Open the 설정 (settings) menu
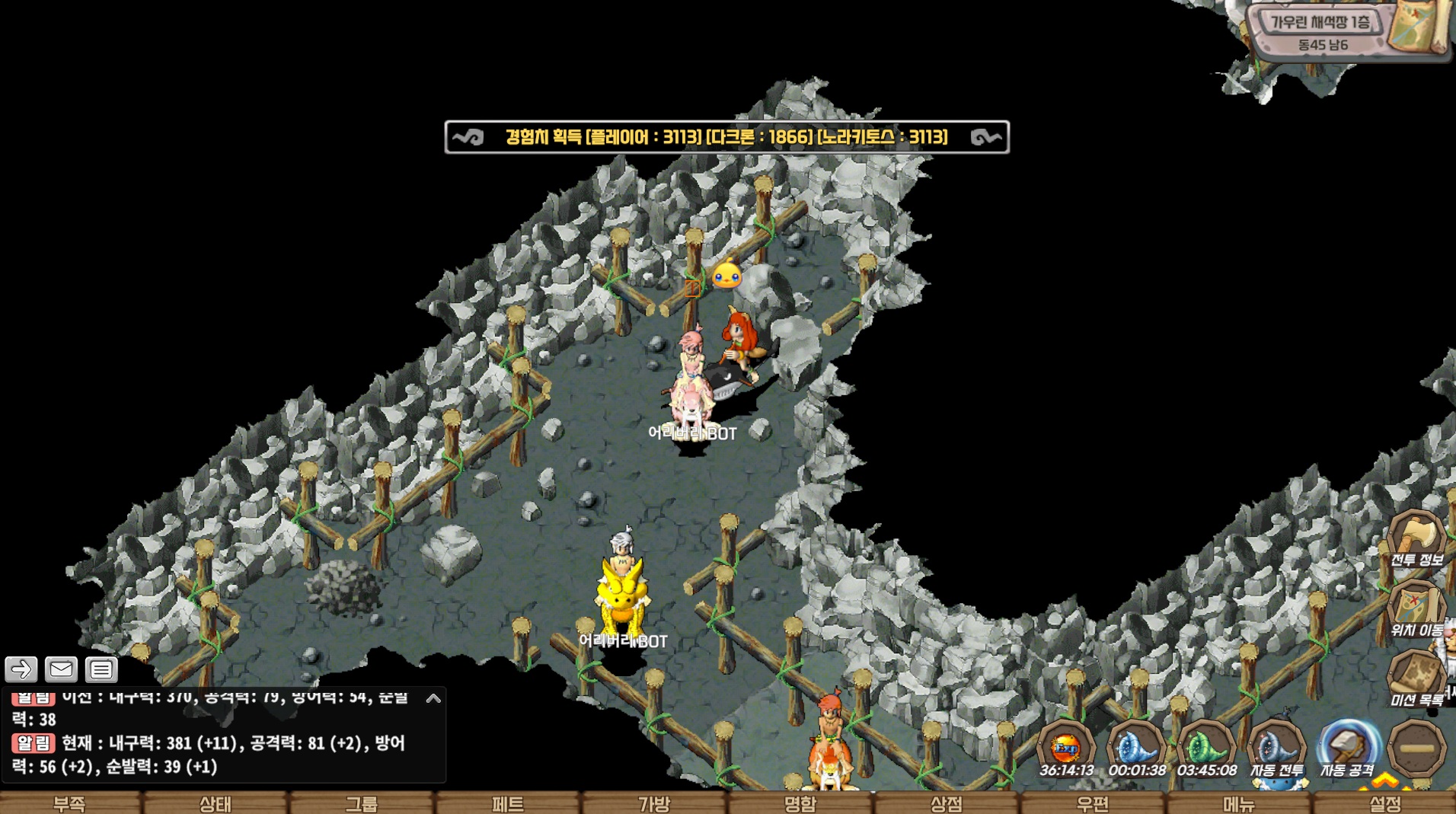This screenshot has width=1456, height=814. 1385,803
